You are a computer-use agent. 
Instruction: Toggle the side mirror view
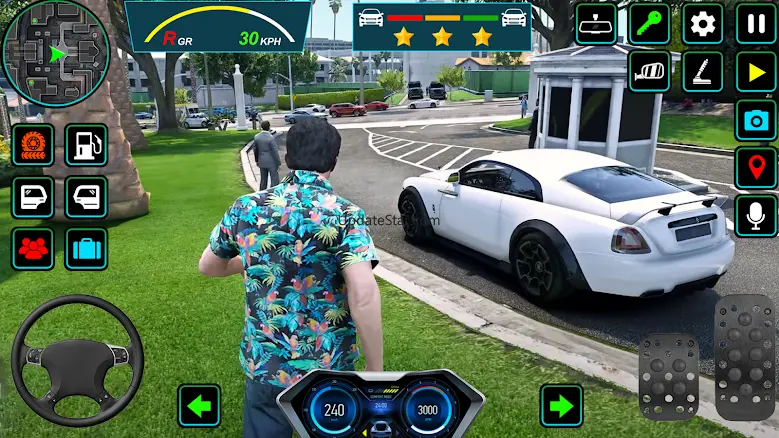click(649, 72)
